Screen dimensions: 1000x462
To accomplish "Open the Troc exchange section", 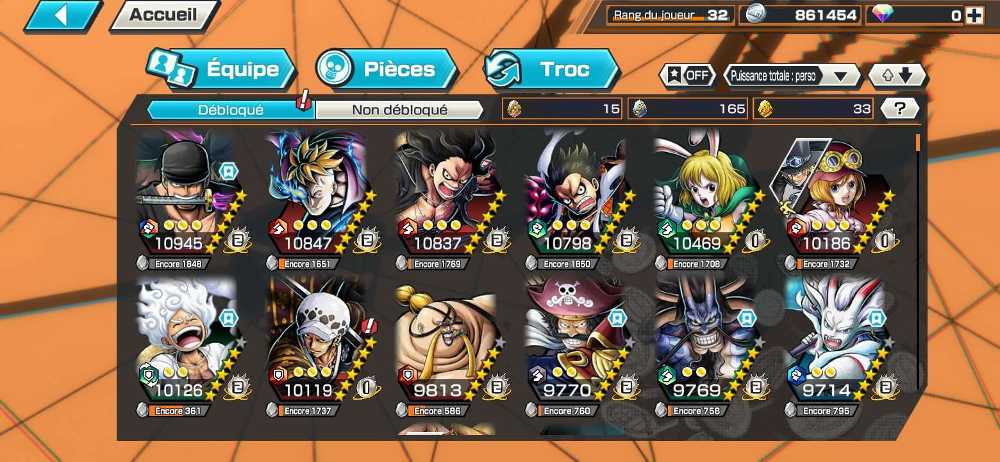I will 552,69.
